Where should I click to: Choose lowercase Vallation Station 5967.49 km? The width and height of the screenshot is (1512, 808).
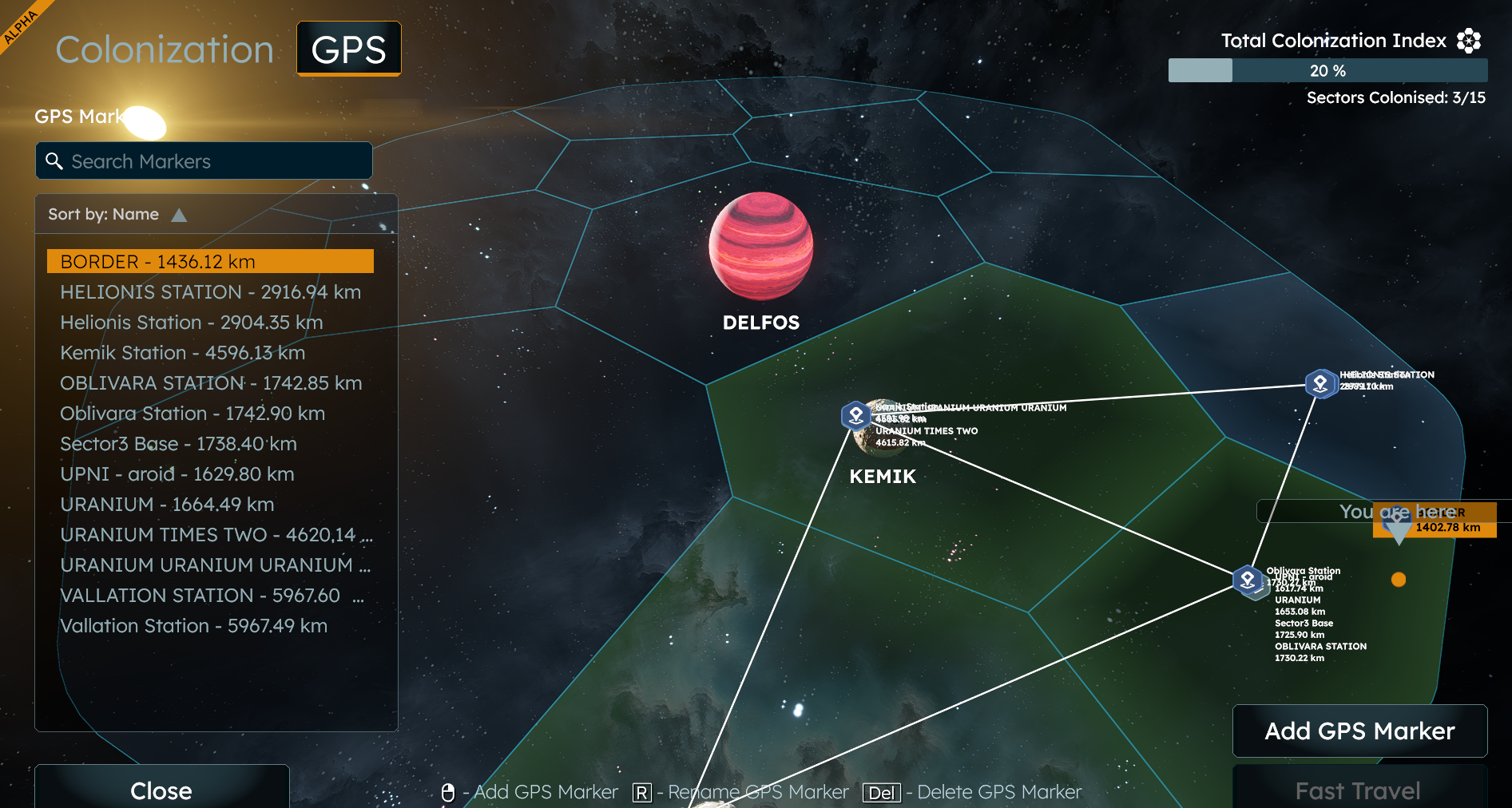pyautogui.click(x=193, y=626)
